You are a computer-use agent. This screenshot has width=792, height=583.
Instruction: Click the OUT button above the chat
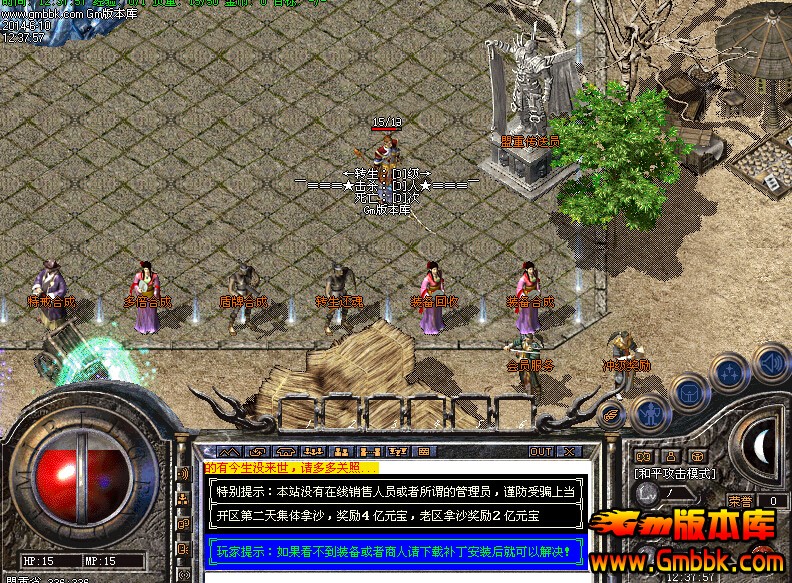(x=541, y=452)
